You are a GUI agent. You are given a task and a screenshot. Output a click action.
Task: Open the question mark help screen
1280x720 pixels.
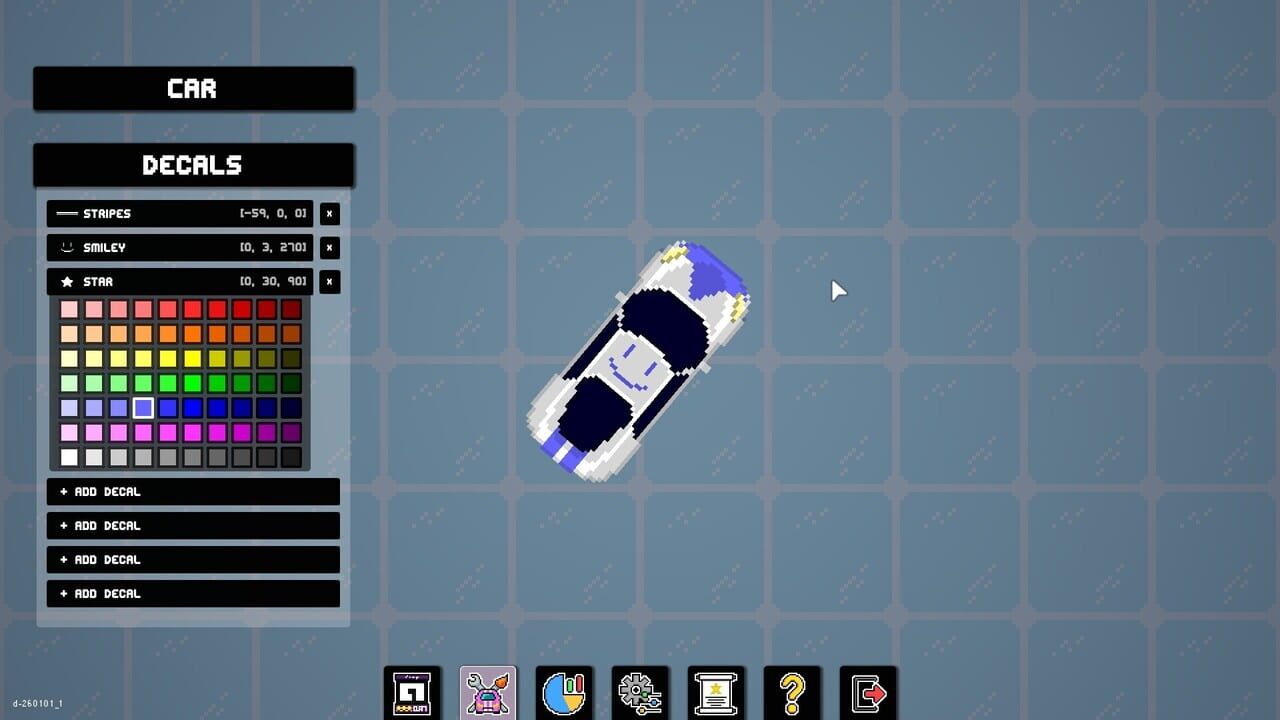click(792, 690)
